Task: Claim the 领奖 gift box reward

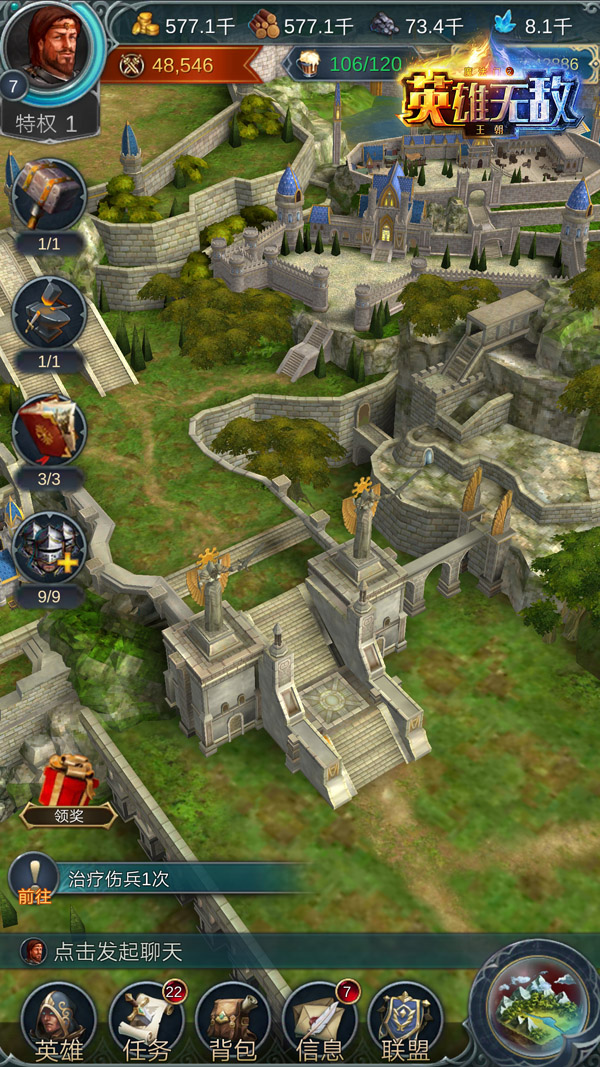Action: (x=68, y=787)
